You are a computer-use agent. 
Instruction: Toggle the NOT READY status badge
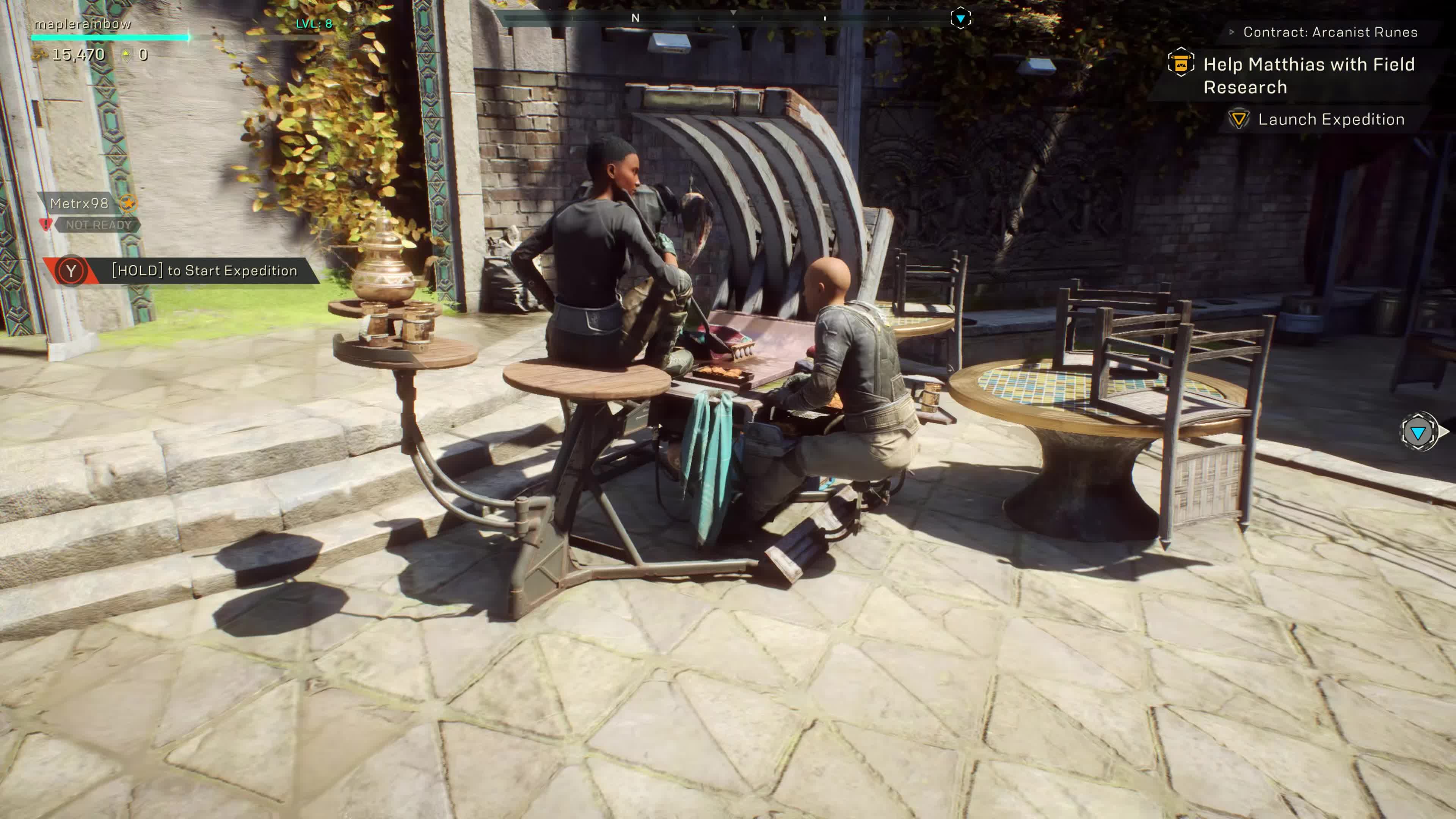tap(98, 225)
